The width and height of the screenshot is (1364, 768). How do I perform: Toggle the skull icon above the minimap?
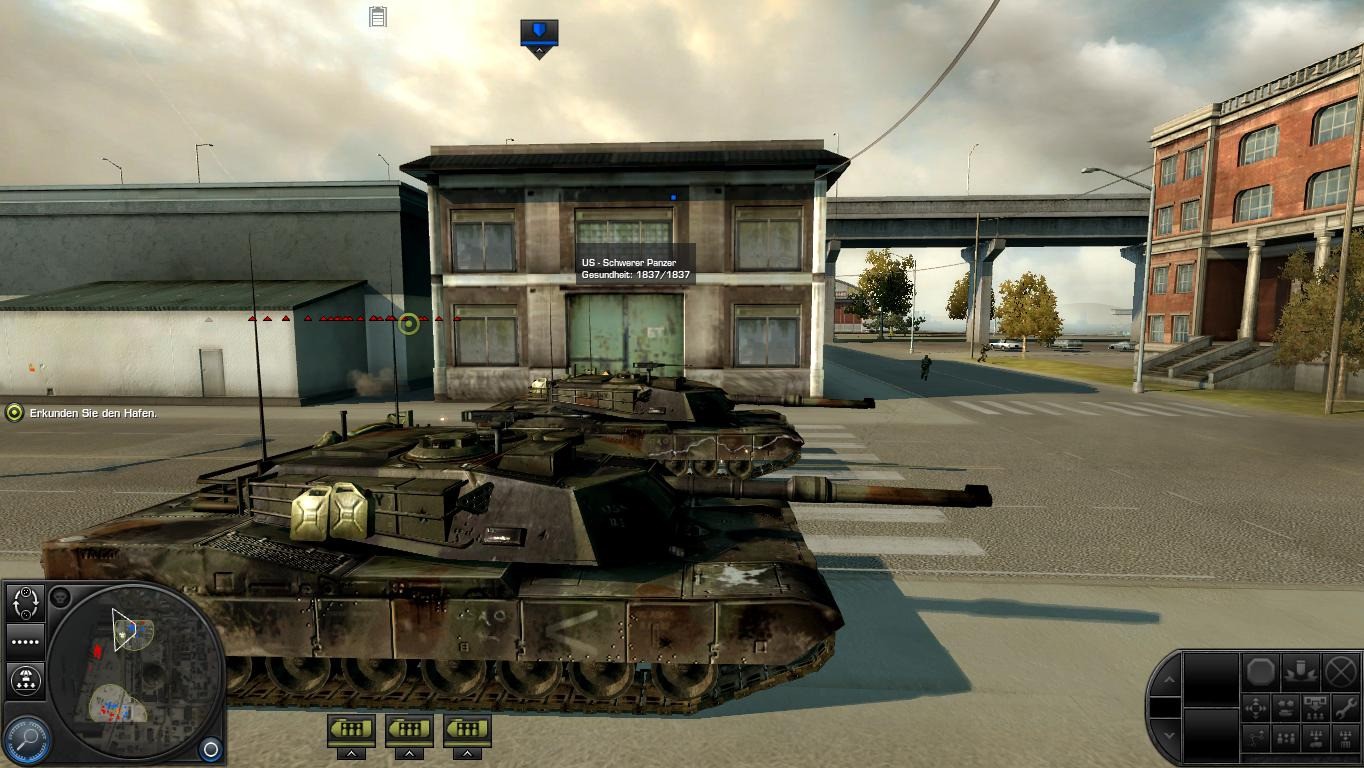coord(60,598)
